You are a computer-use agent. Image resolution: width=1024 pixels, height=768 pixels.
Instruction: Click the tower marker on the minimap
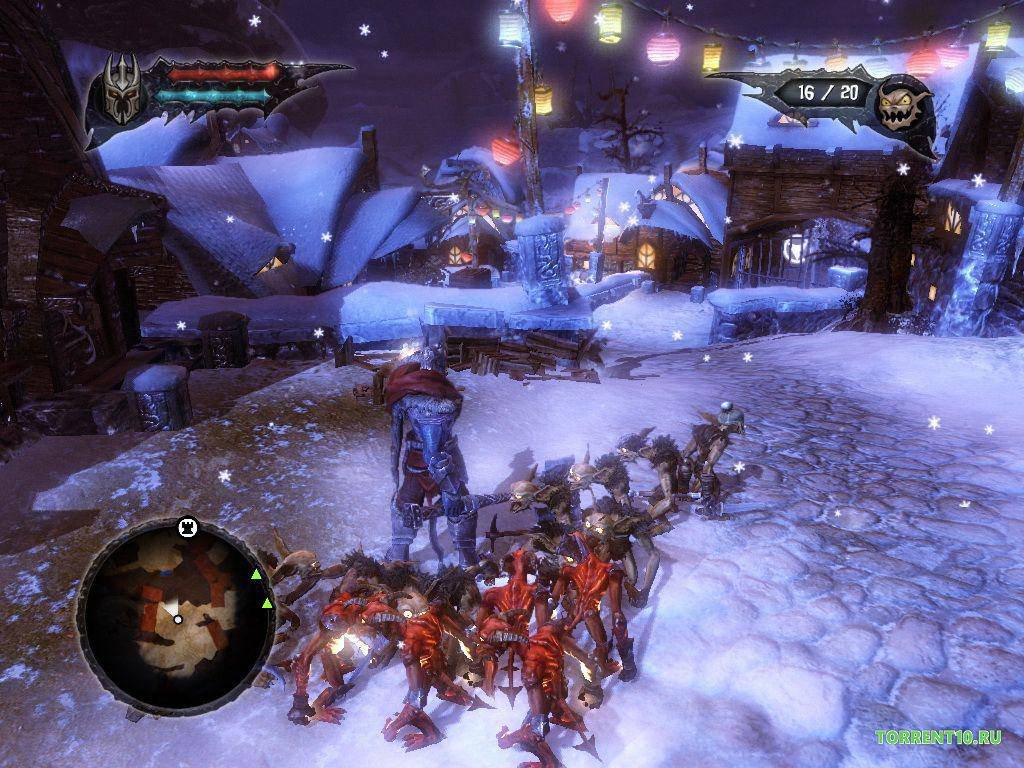[x=186, y=526]
